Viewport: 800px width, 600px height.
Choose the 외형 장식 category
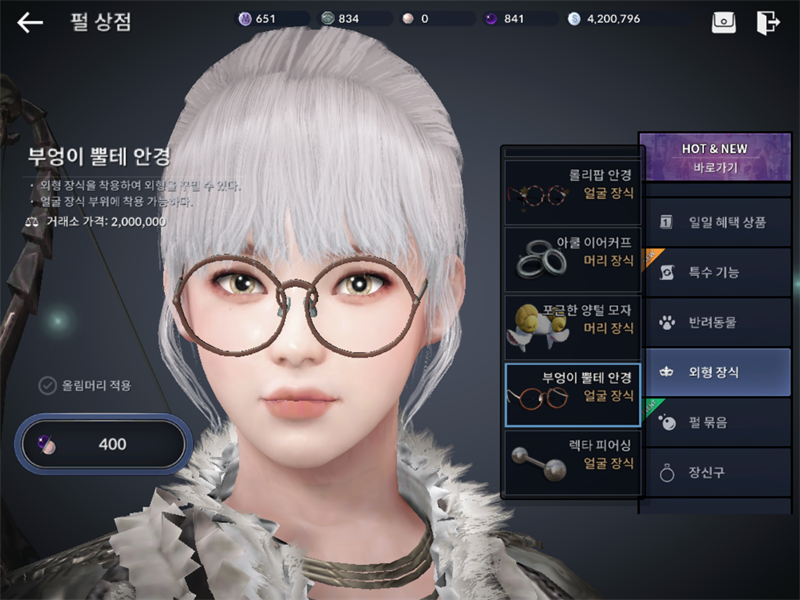click(714, 372)
